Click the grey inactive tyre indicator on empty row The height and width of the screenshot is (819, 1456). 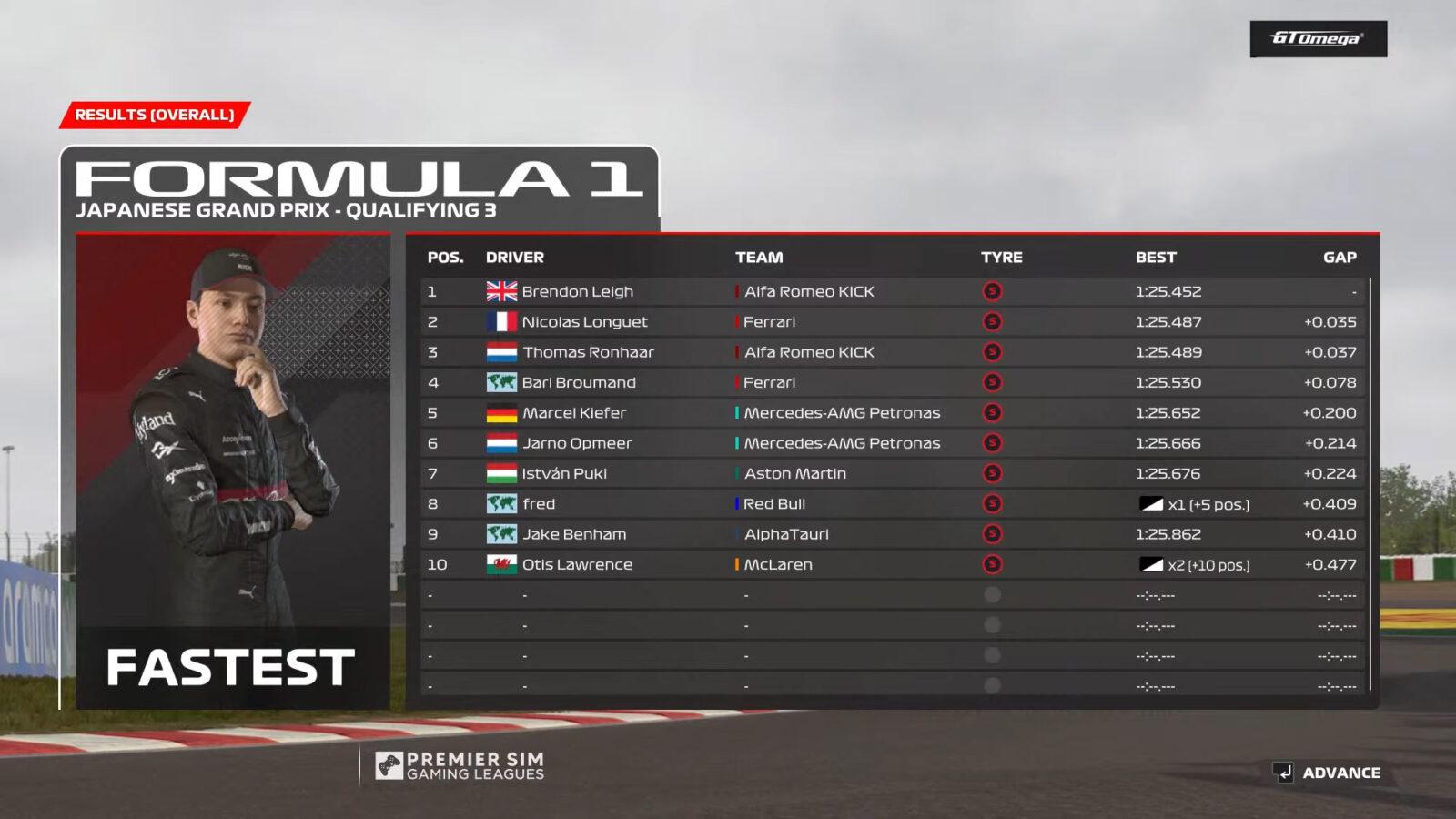click(991, 595)
